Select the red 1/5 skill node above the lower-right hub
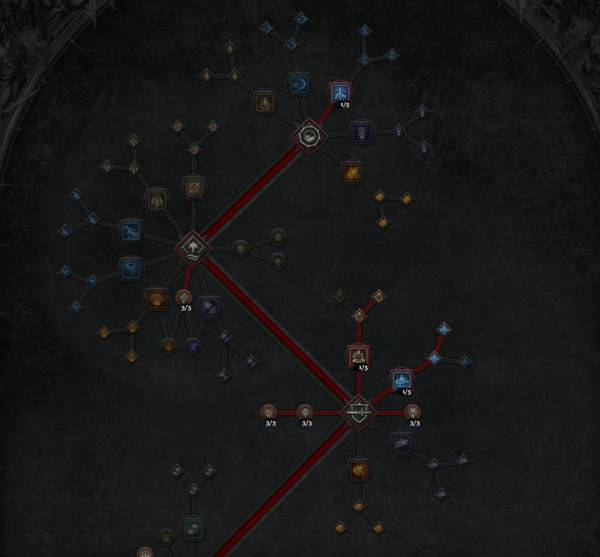Screen dimensions: 600x557 point(358,355)
